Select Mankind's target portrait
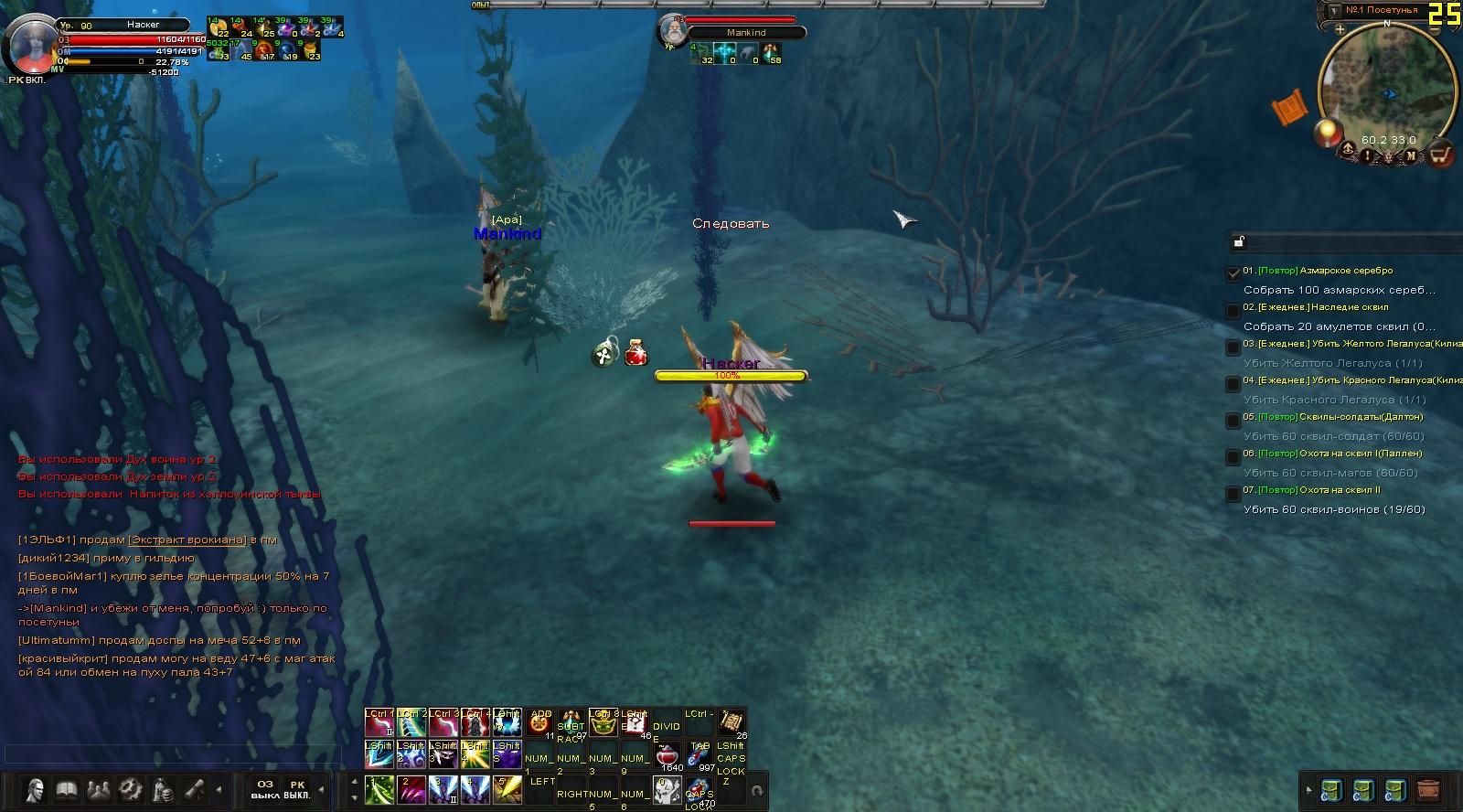Viewport: 1463px width, 812px height. [x=674, y=32]
